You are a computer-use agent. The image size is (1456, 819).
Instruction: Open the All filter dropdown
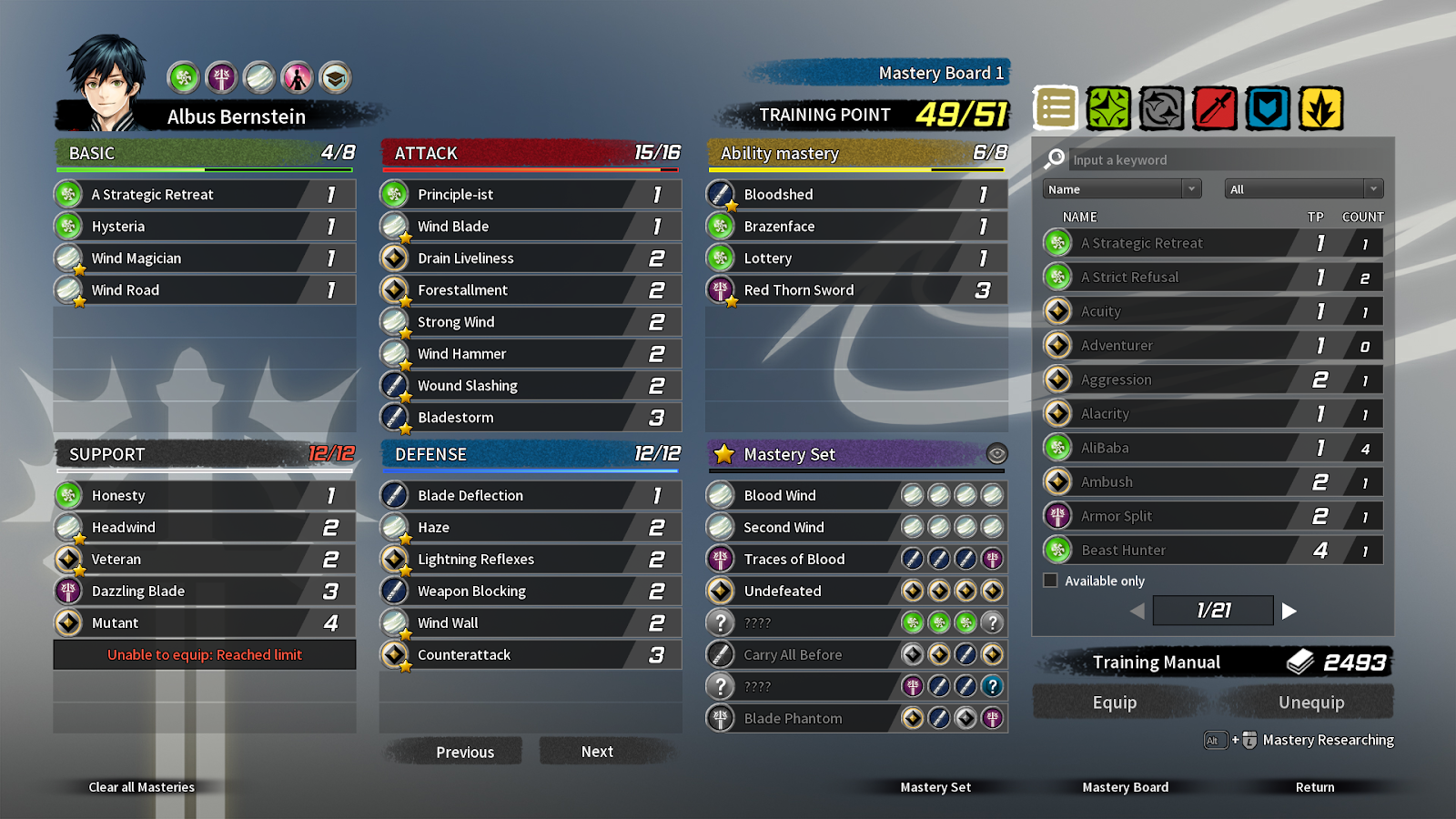[1303, 189]
